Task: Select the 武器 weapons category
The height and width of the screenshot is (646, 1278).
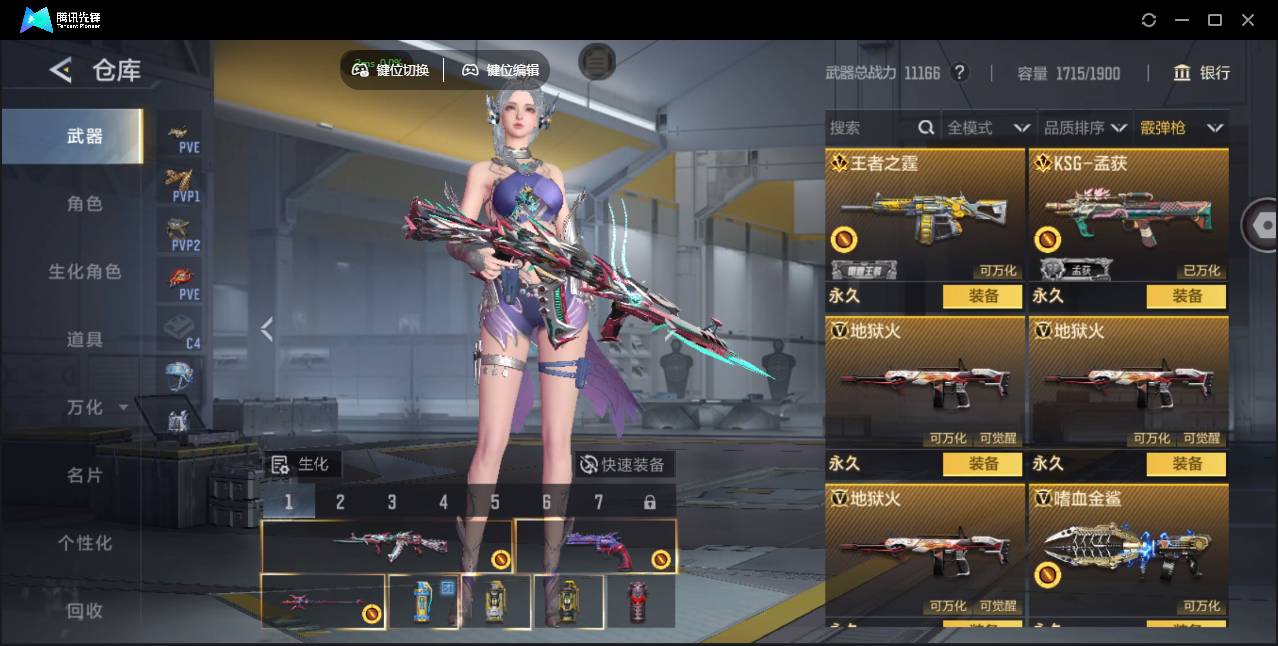Action: (x=84, y=136)
